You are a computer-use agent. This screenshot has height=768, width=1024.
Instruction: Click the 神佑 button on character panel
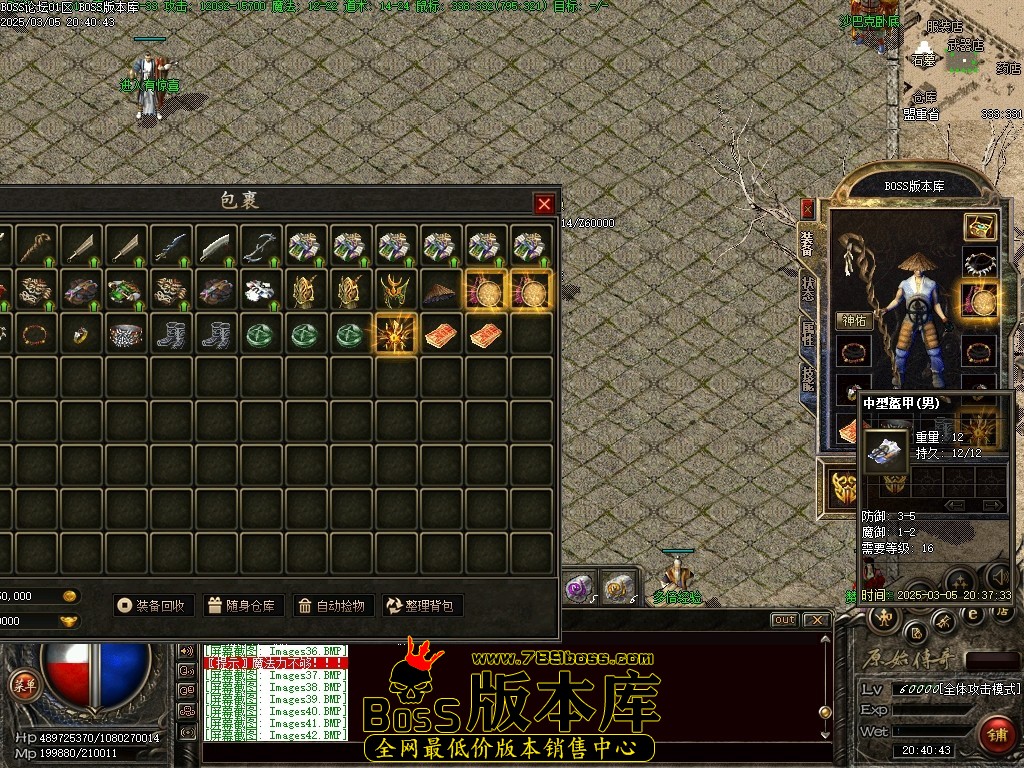[x=854, y=321]
